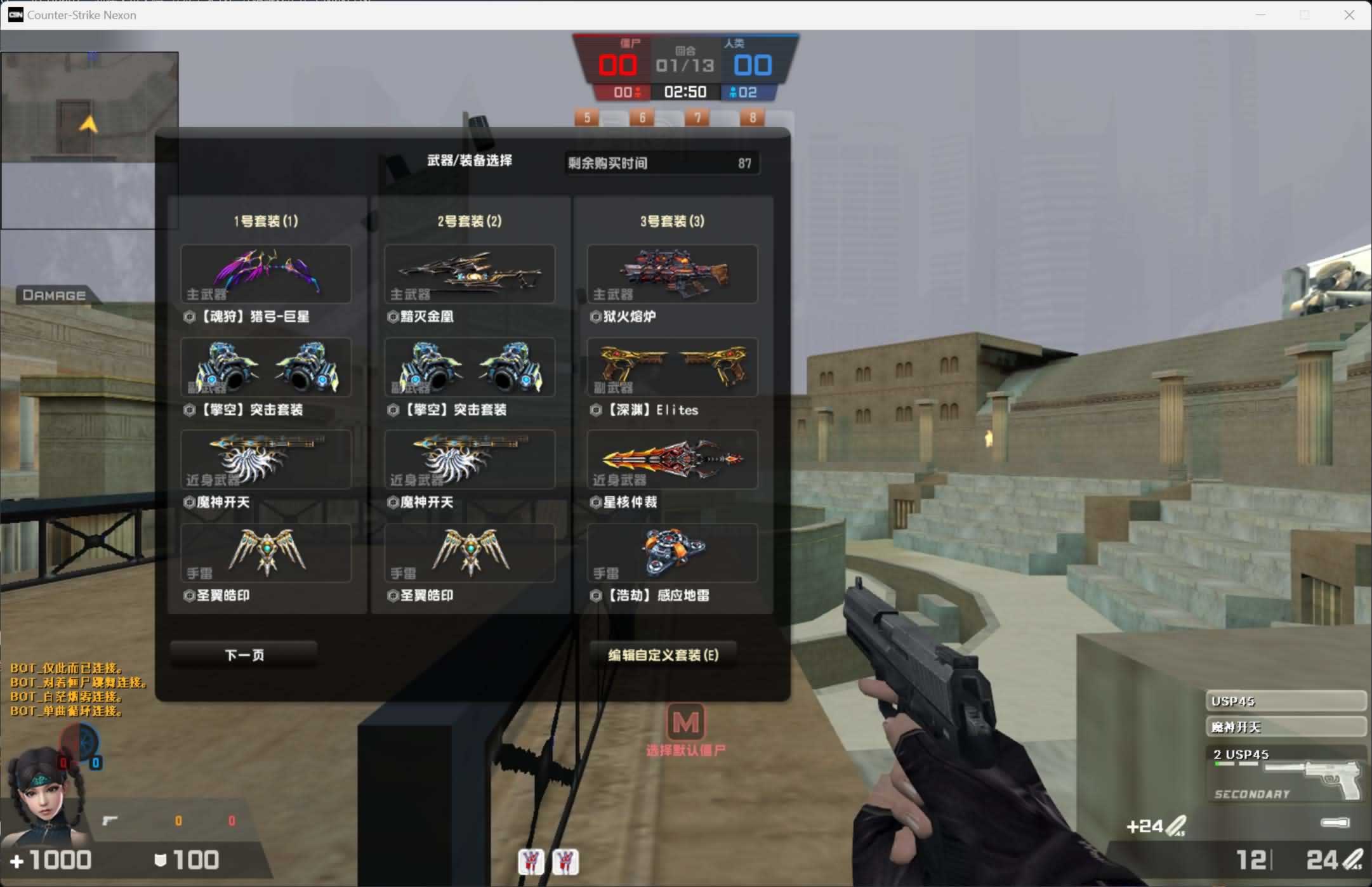The image size is (1372, 887).
Task: Pick the 感应地雷 grenade slot
Action: tap(672, 553)
